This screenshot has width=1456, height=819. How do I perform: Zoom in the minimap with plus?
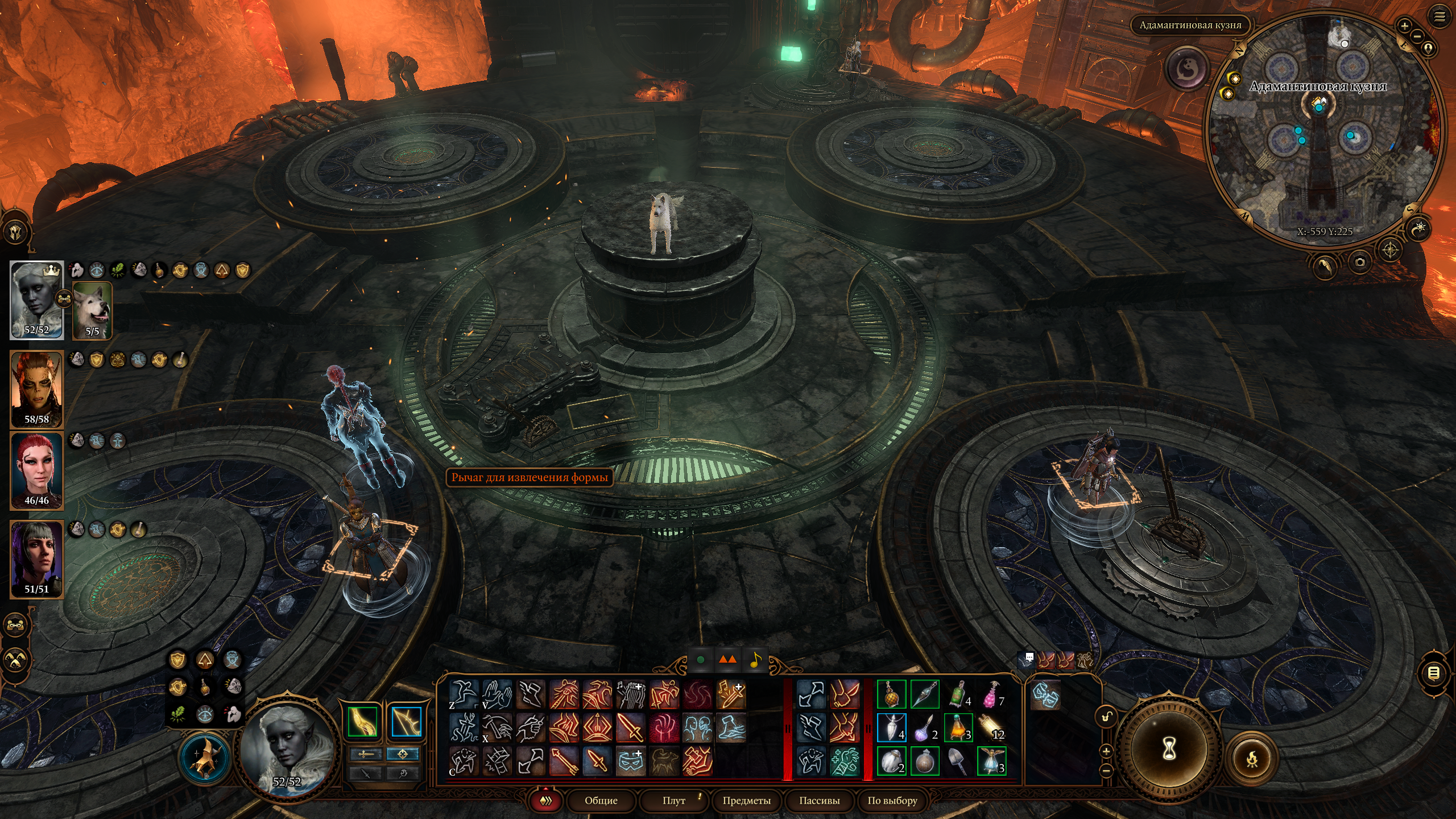pos(1404,26)
